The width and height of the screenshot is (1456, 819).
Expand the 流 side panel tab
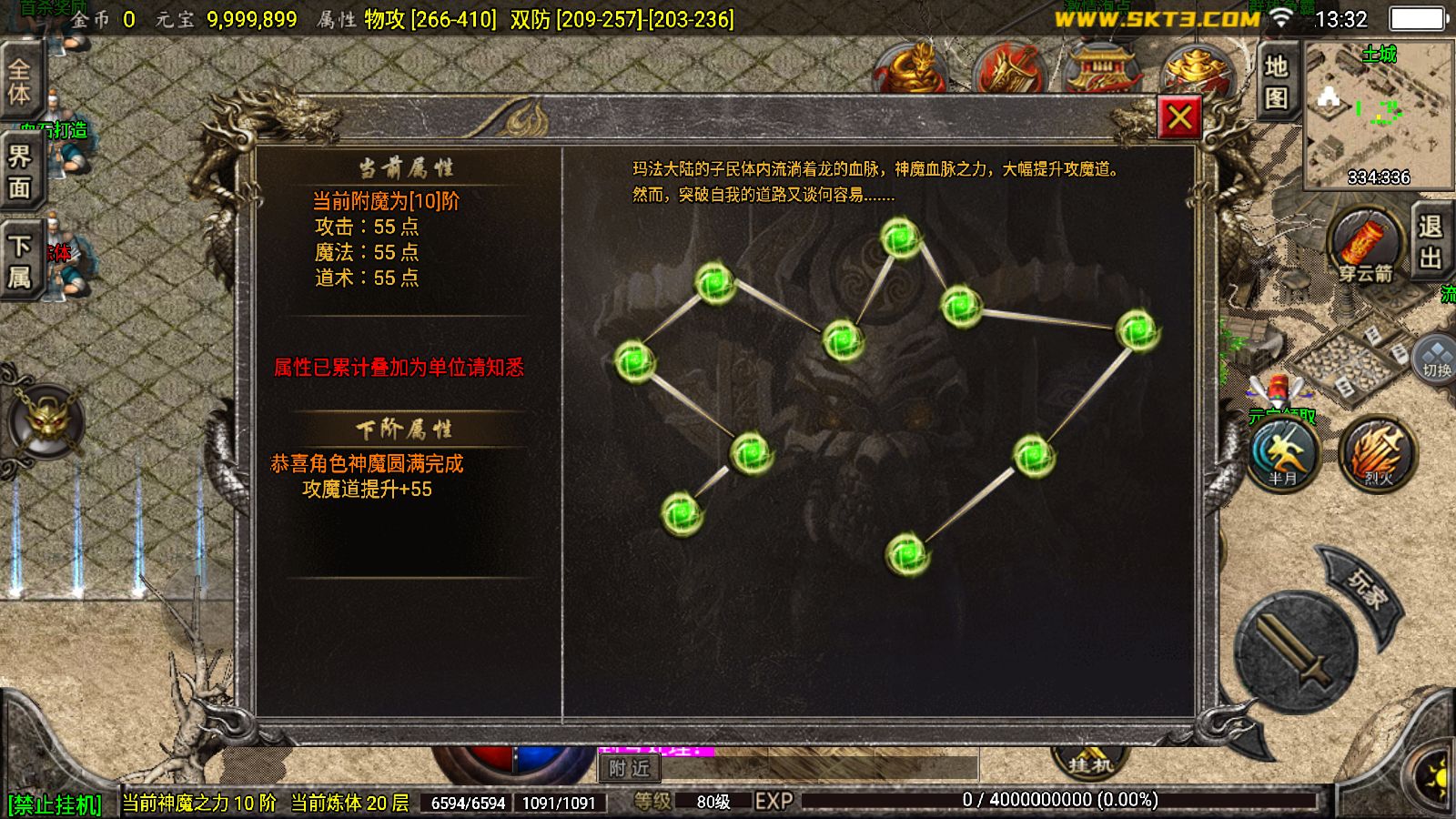click(1447, 293)
